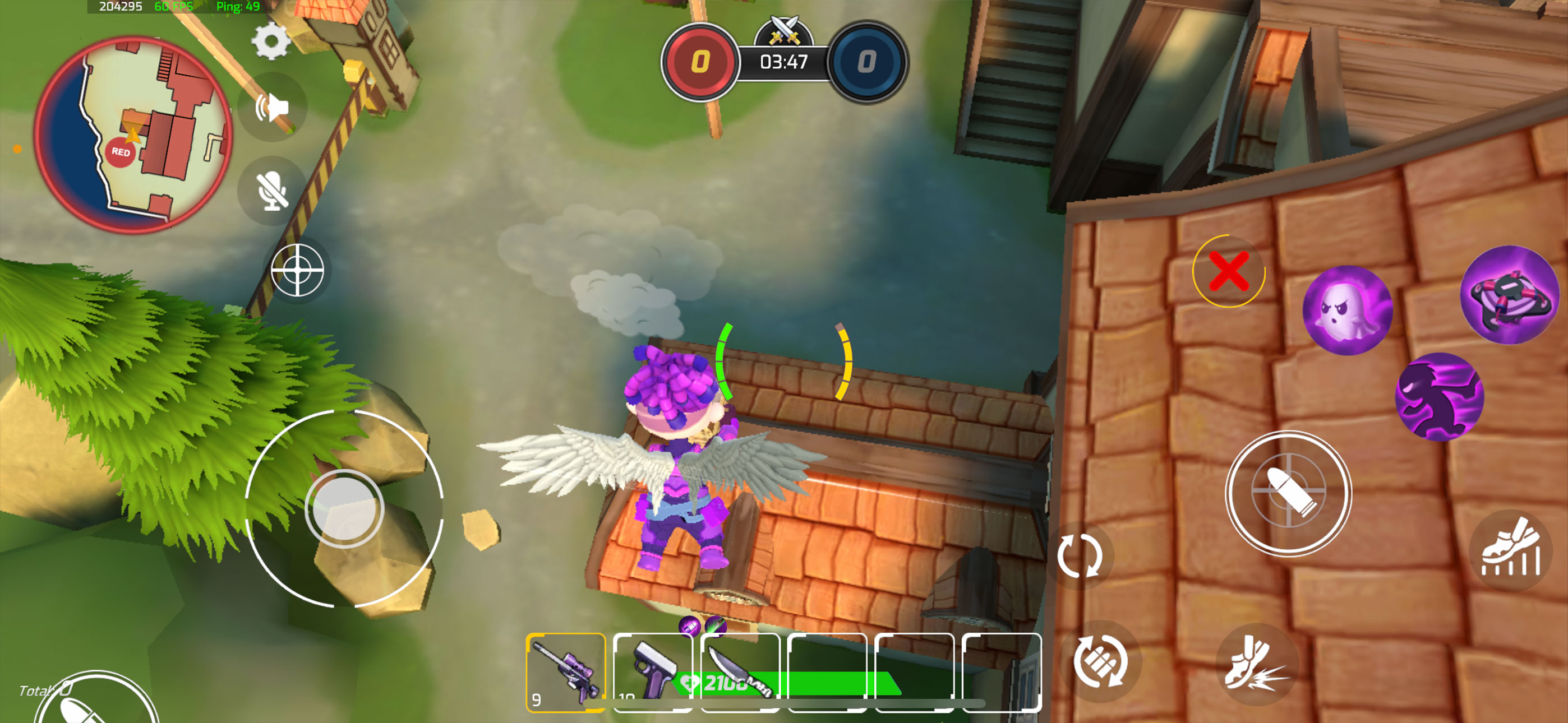Tap the crosshair aim button
This screenshot has height=723, width=1568.
coord(297,270)
